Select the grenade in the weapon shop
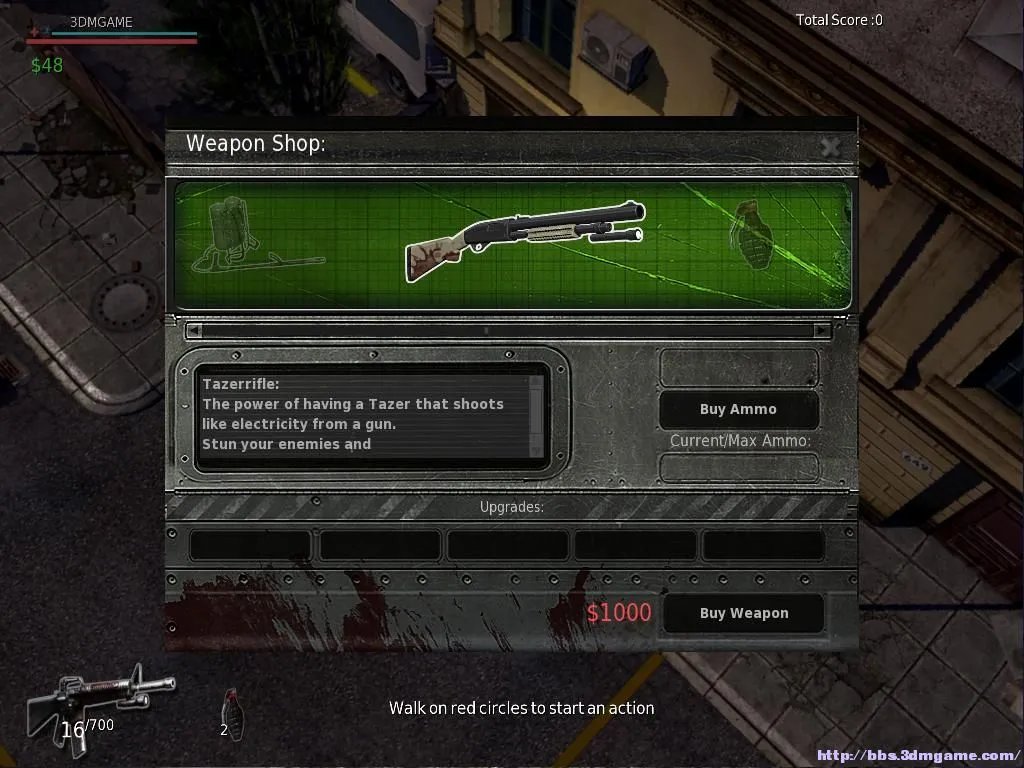 (x=754, y=234)
